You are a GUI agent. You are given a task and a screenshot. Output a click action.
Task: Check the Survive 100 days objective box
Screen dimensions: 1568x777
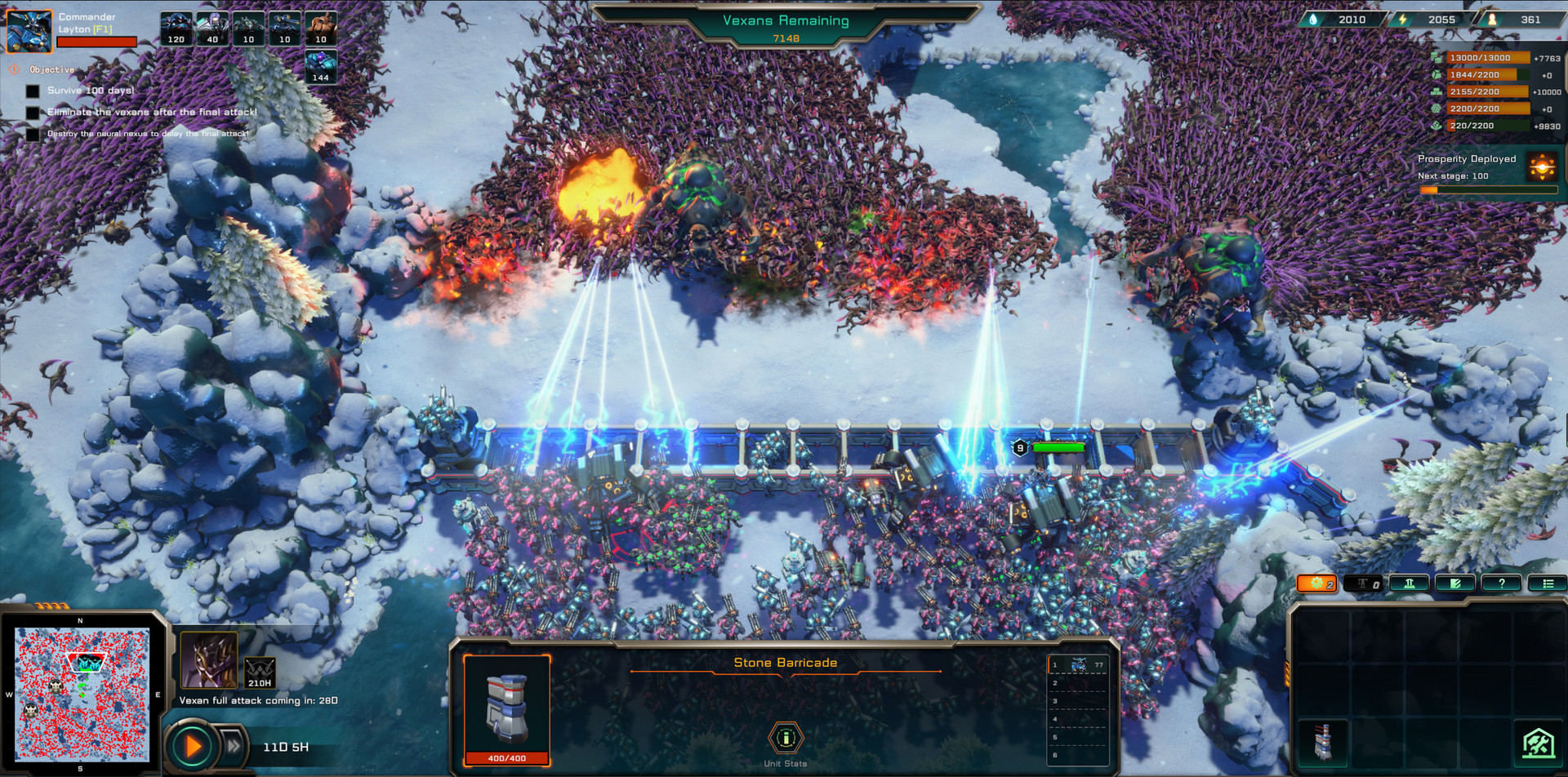click(x=32, y=91)
